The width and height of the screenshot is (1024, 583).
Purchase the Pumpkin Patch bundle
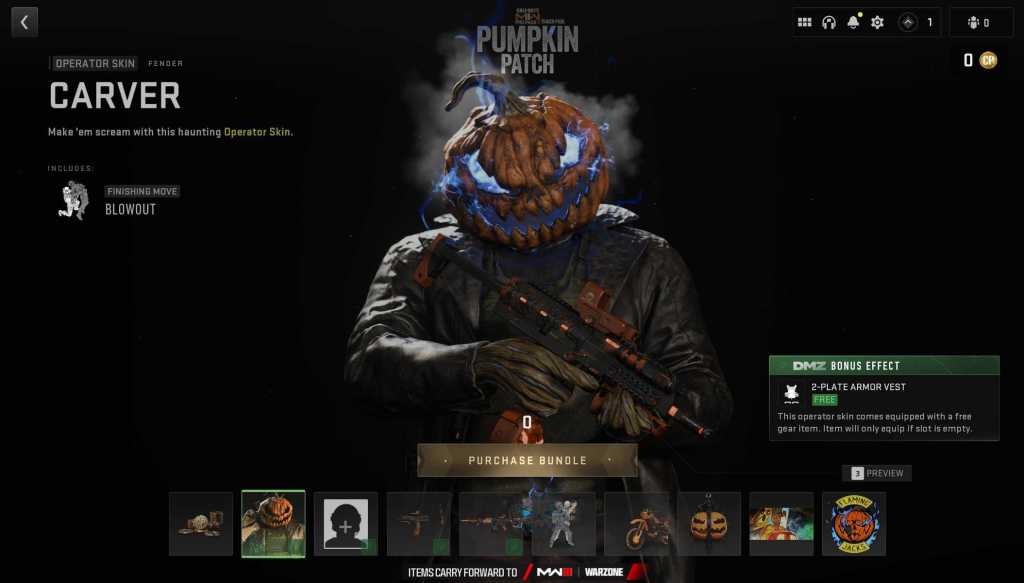coord(527,460)
